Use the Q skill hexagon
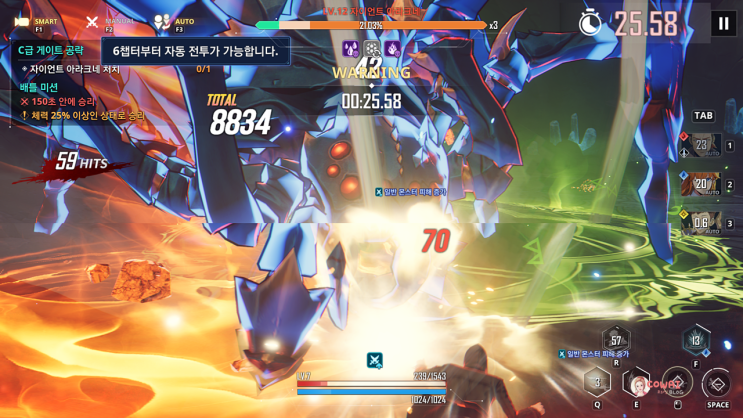Screen dimensions: 743x418 597,382
